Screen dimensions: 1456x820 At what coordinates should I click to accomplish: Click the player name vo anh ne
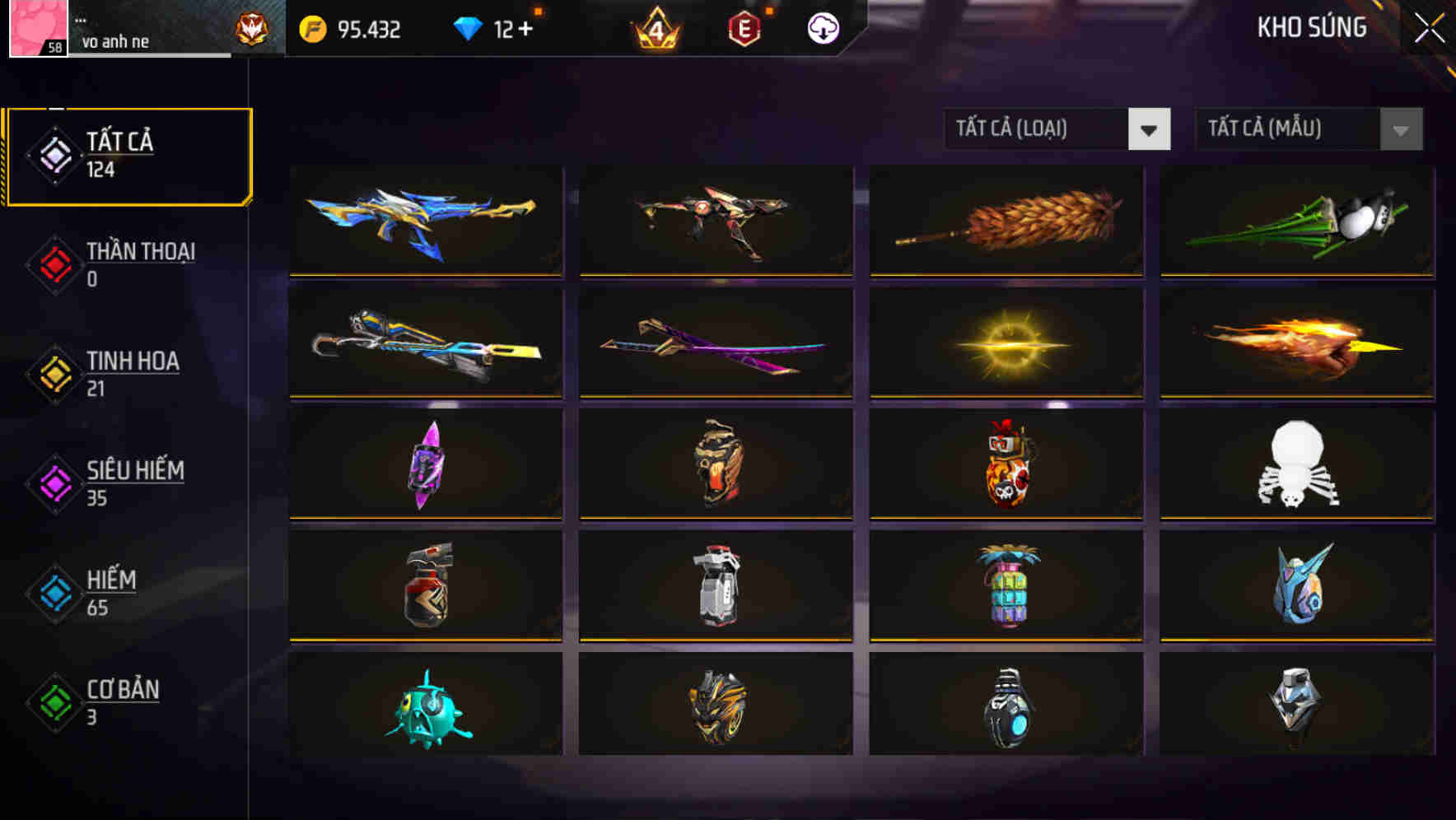pyautogui.click(x=116, y=41)
